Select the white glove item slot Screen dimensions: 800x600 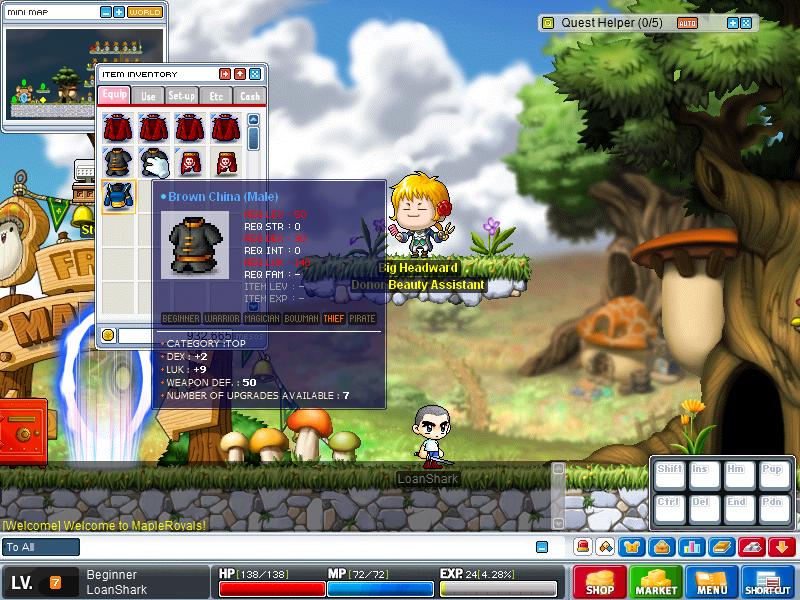point(155,162)
